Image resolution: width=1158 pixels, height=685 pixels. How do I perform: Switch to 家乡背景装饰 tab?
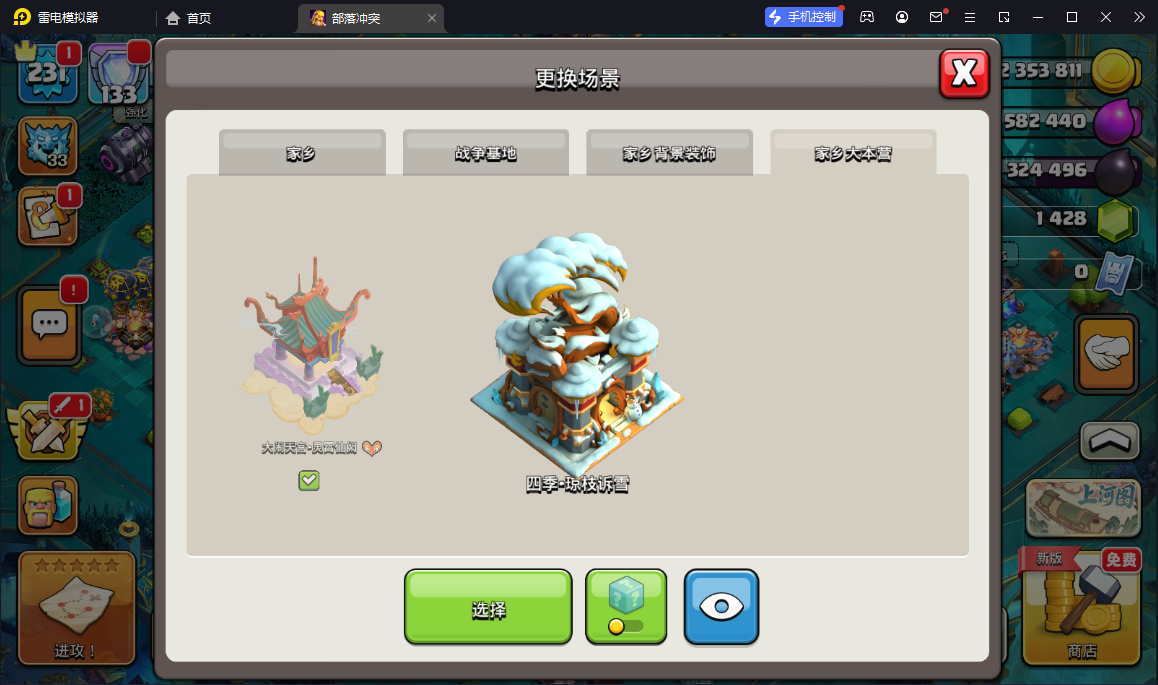pos(669,153)
